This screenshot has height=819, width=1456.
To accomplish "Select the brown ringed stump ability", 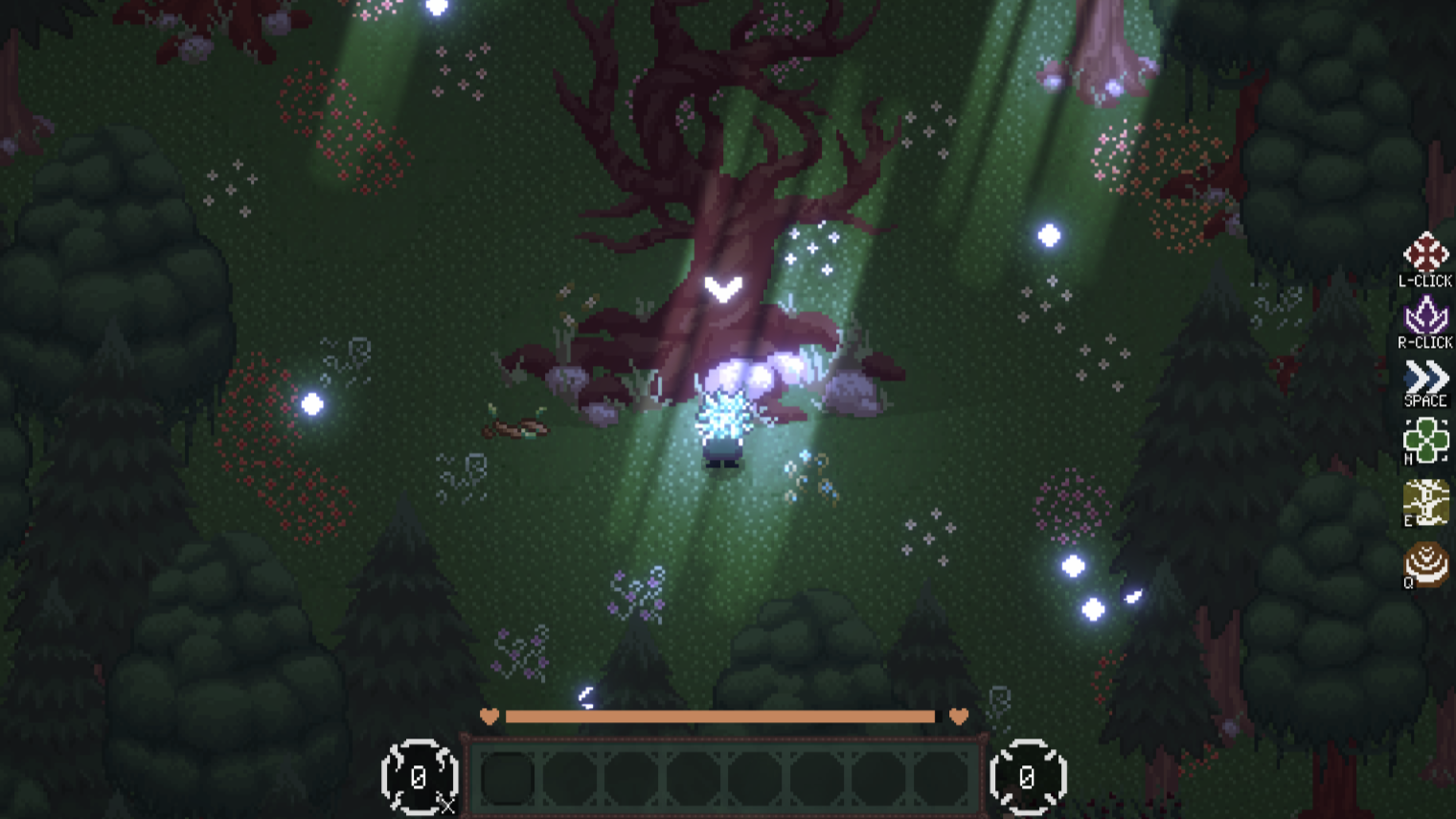I will [1425, 562].
